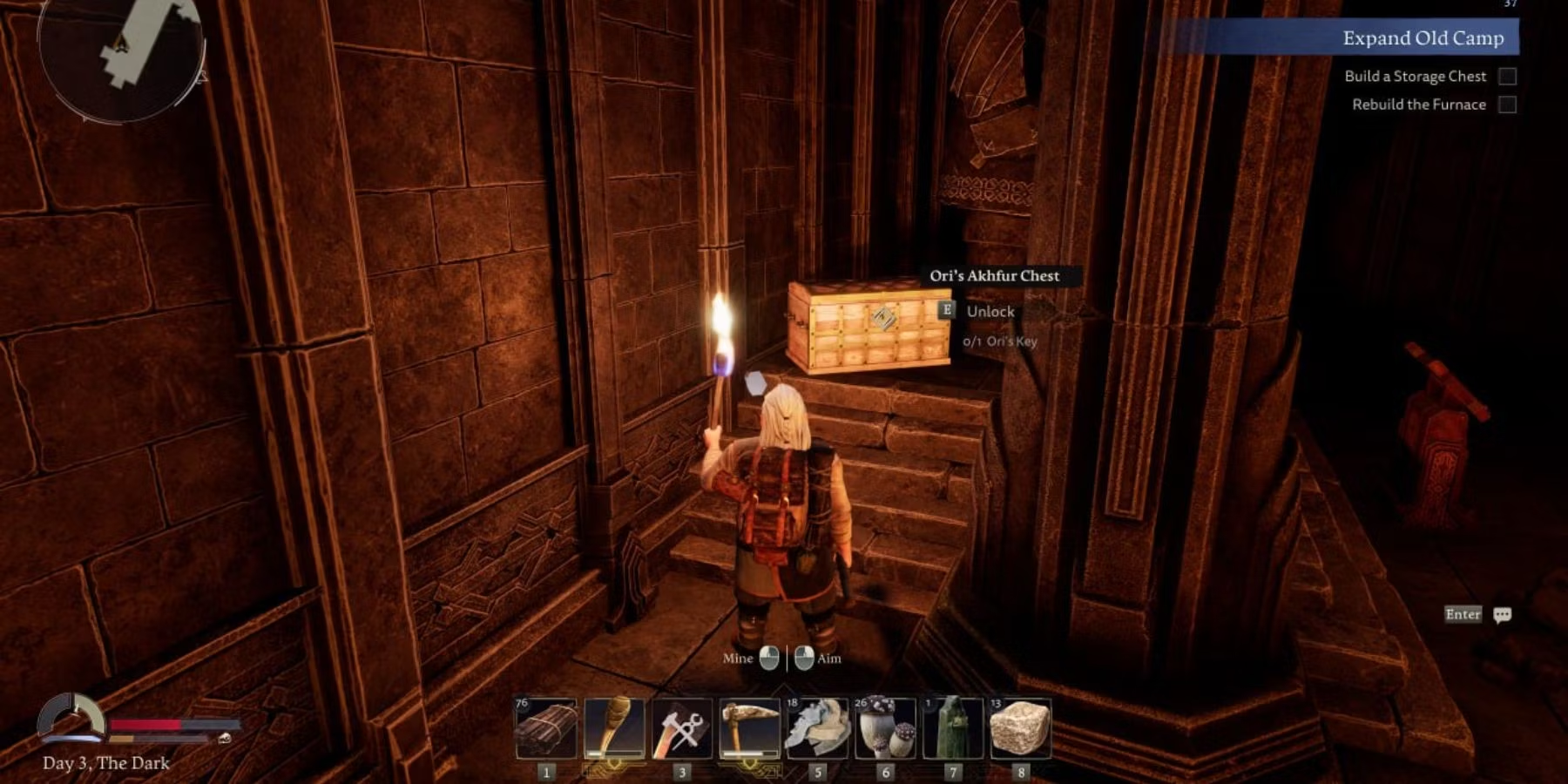Pick the stone block hotbar slot
This screenshot has height=784, width=1568.
(x=1020, y=728)
